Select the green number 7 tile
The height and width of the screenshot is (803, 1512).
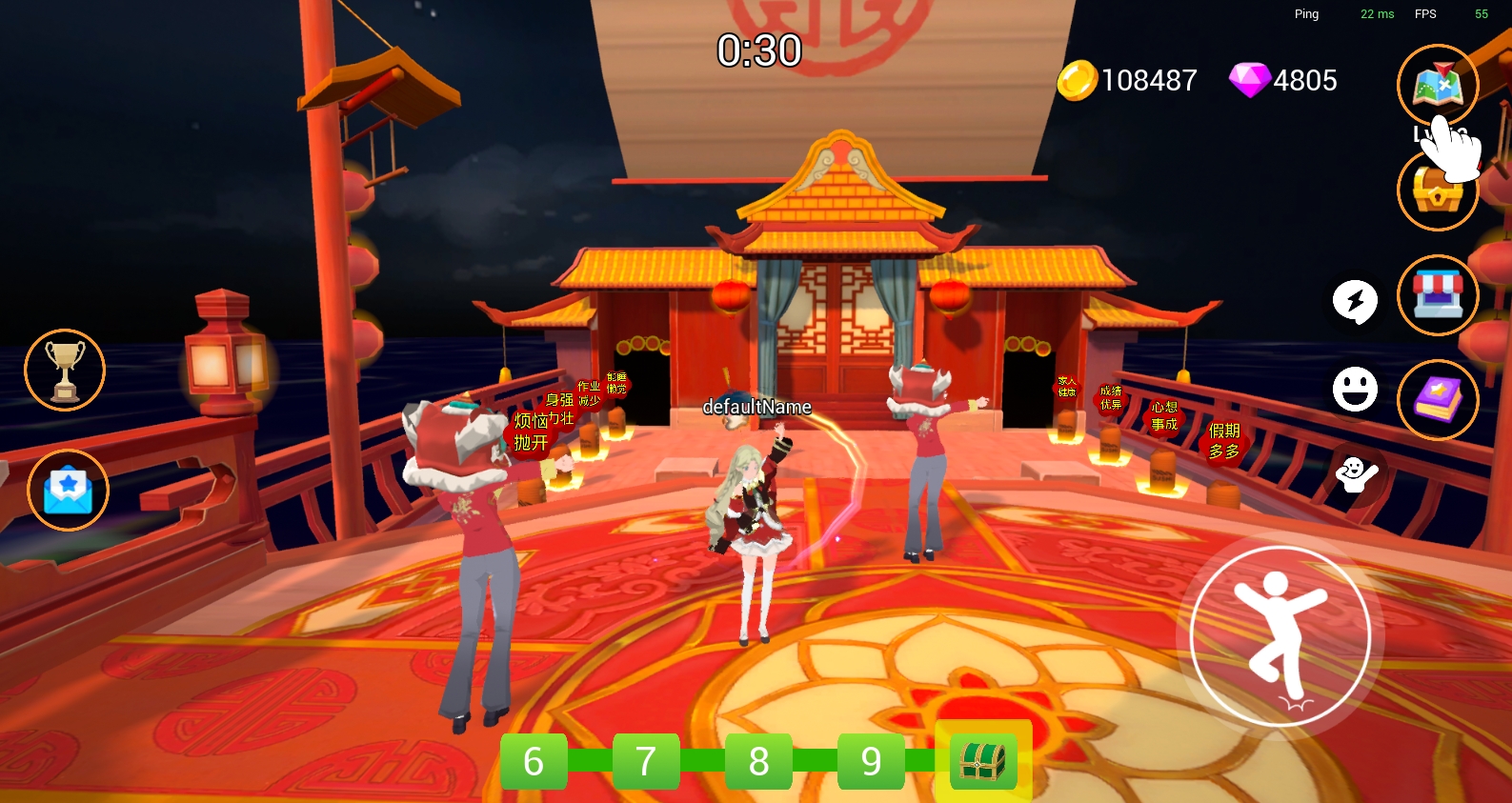click(x=646, y=761)
